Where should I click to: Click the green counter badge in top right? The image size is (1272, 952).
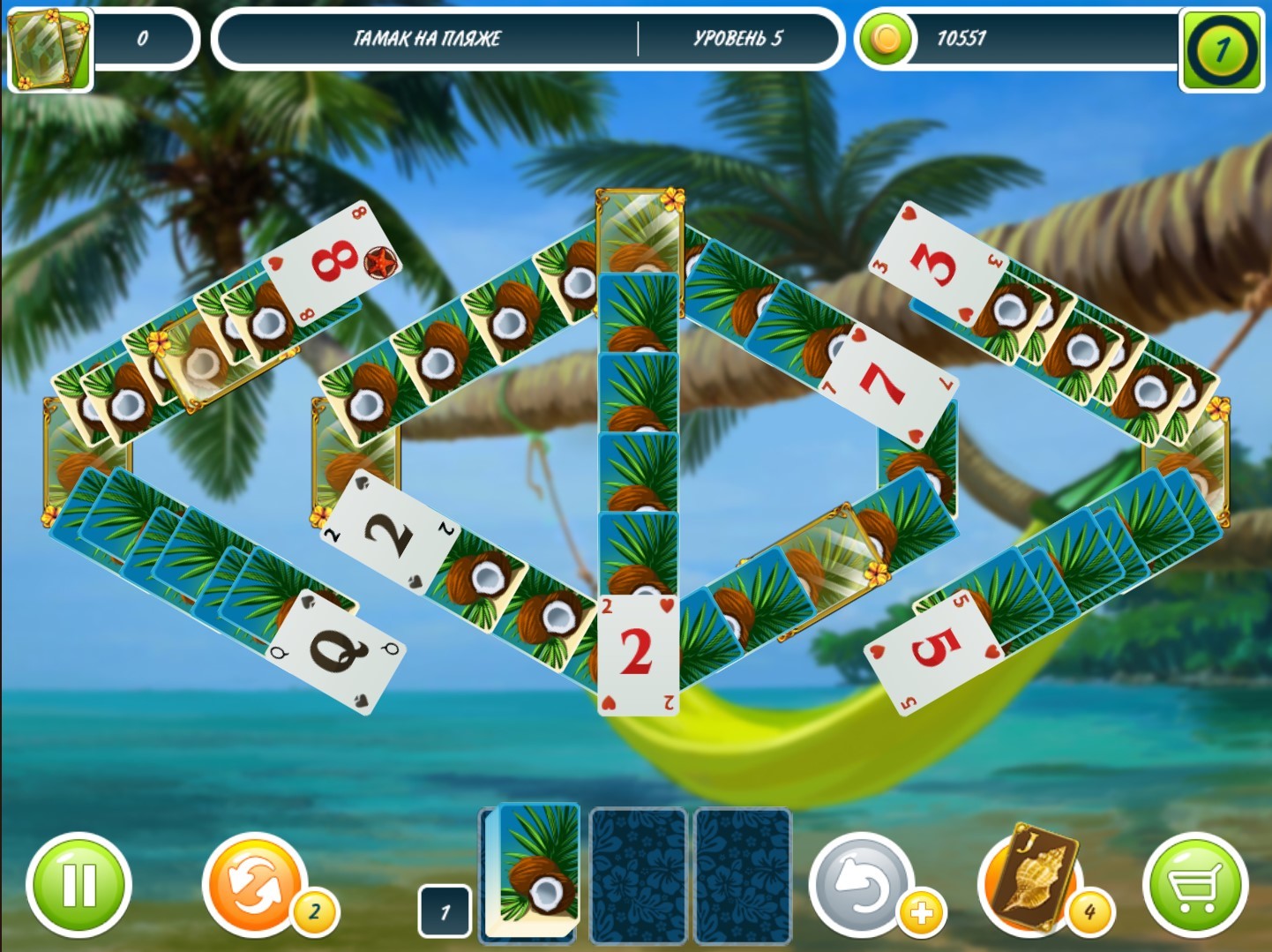click(1220, 40)
